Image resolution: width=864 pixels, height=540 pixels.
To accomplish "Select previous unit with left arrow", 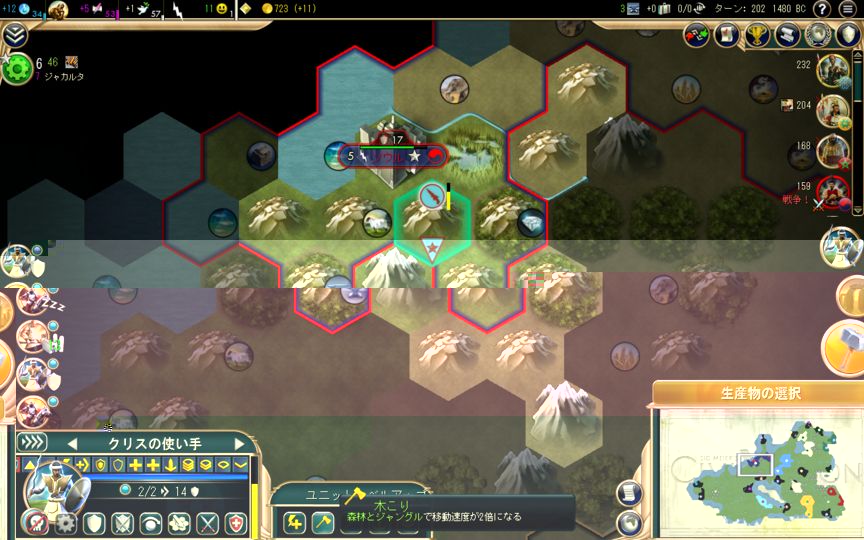I will click(71, 443).
